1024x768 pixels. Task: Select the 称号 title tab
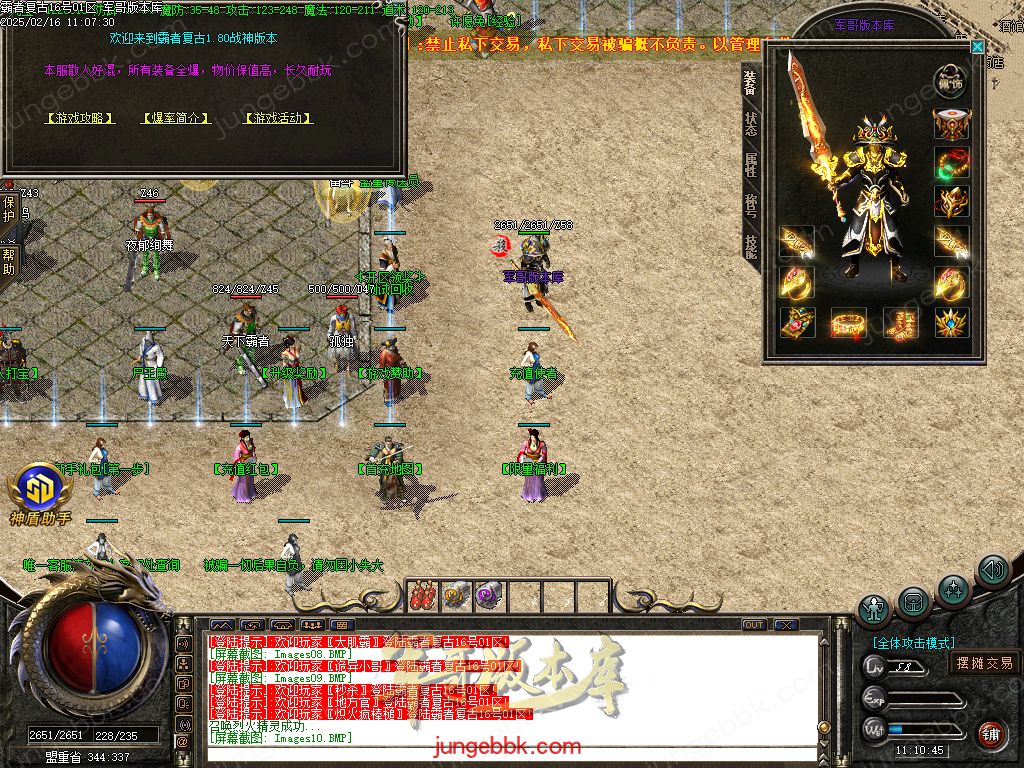tap(750, 205)
